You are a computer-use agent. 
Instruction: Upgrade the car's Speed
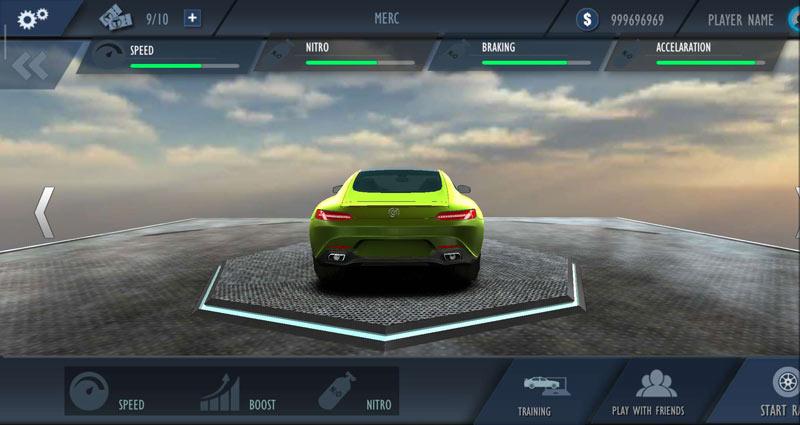click(x=111, y=391)
